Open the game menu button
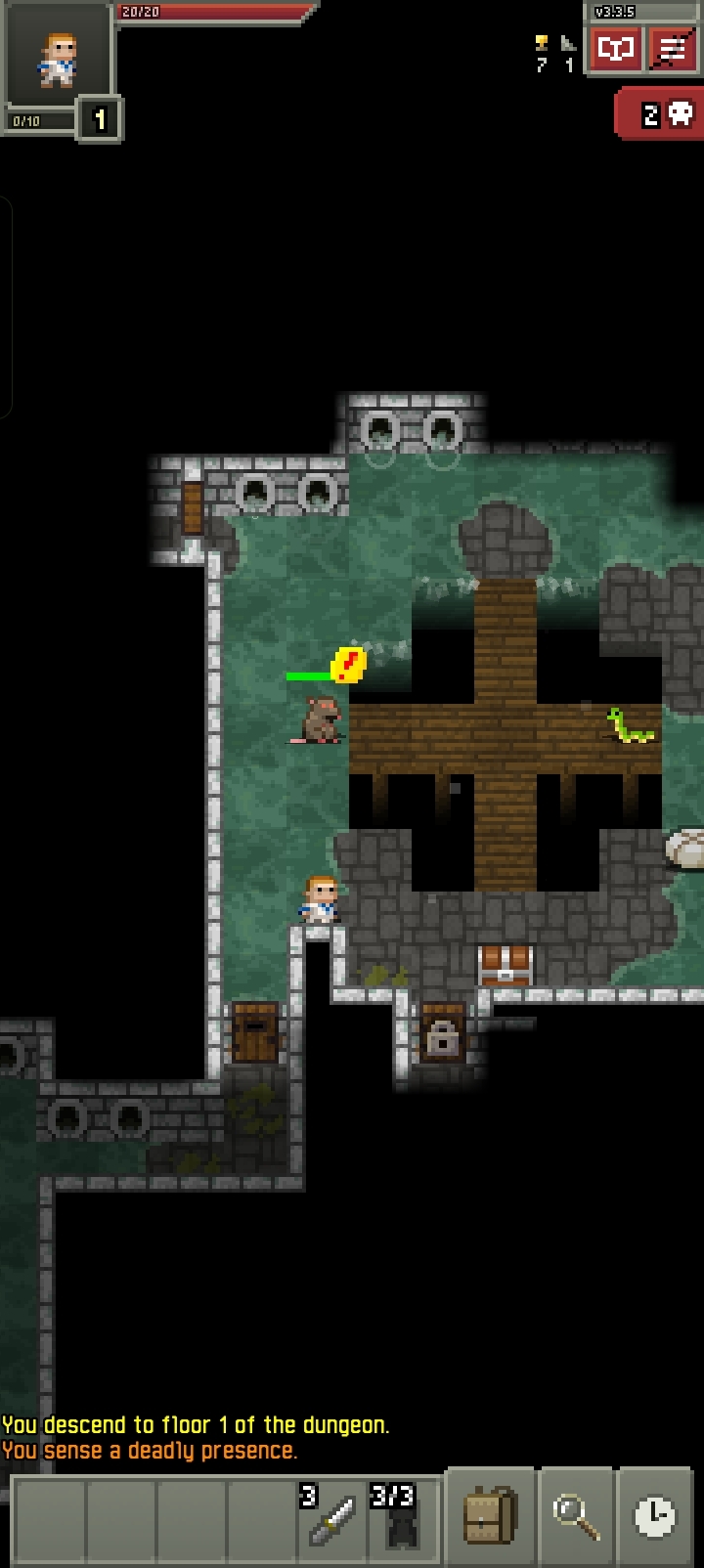This screenshot has height=1568, width=704. click(x=672, y=49)
